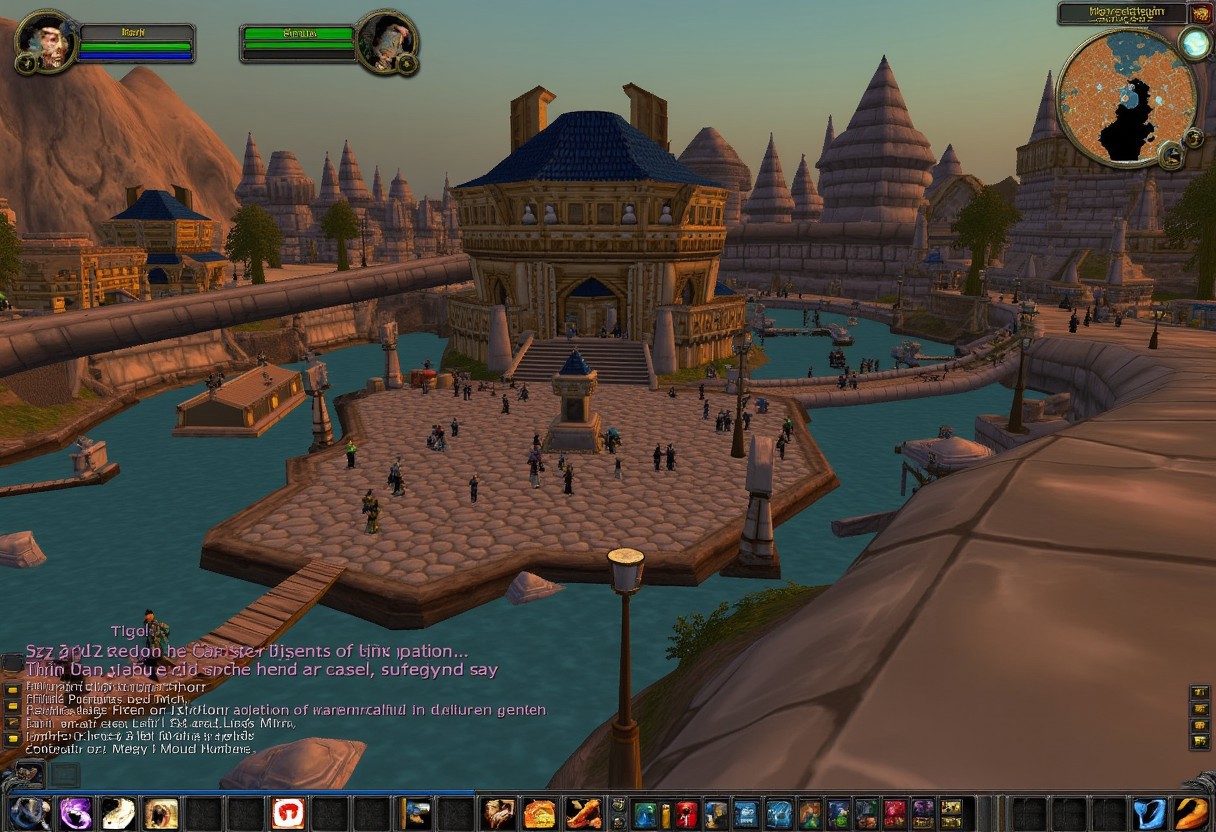Click the orange fiery ability icon

click(x=540, y=813)
